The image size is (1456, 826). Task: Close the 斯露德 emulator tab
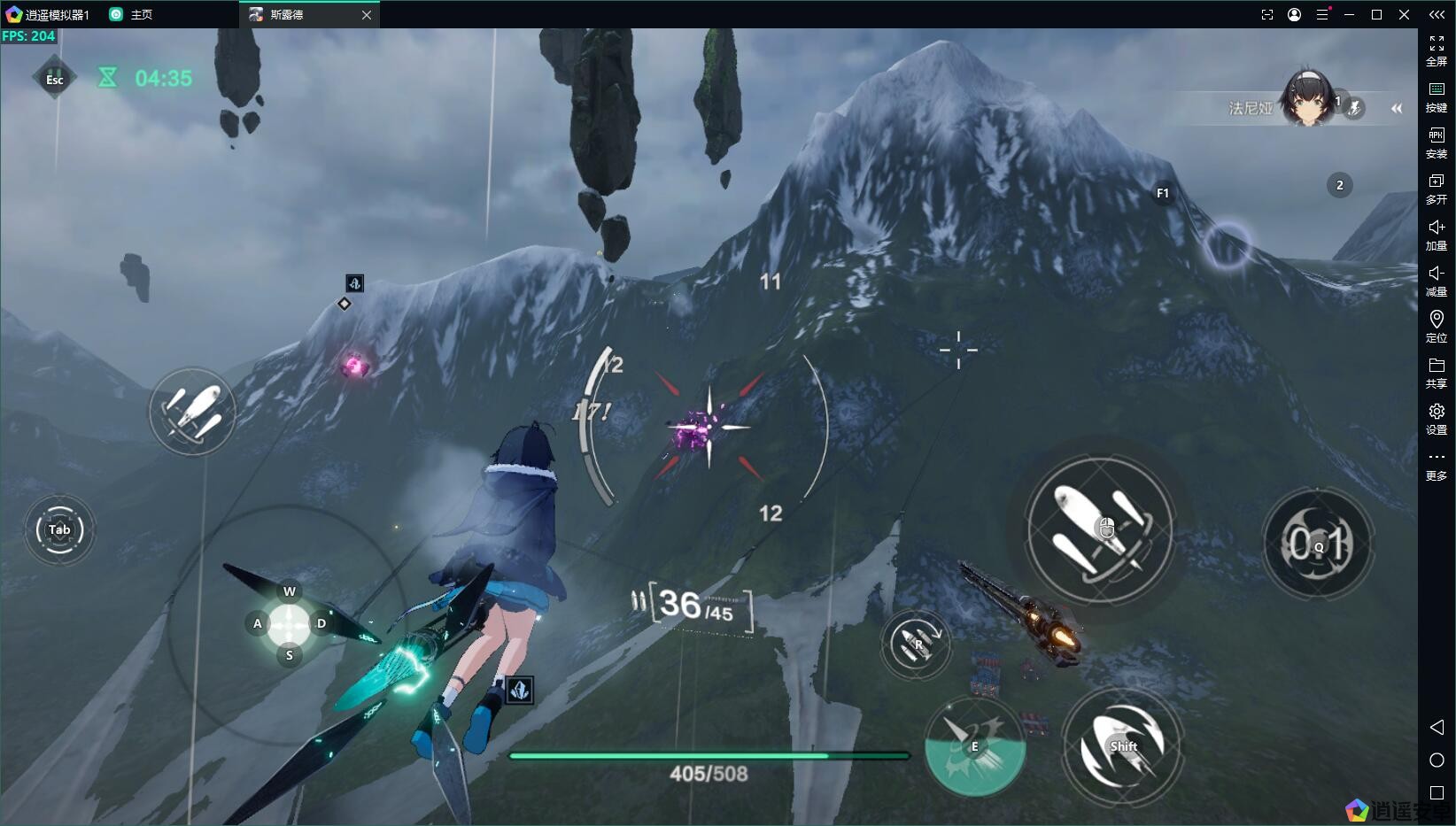(x=367, y=15)
